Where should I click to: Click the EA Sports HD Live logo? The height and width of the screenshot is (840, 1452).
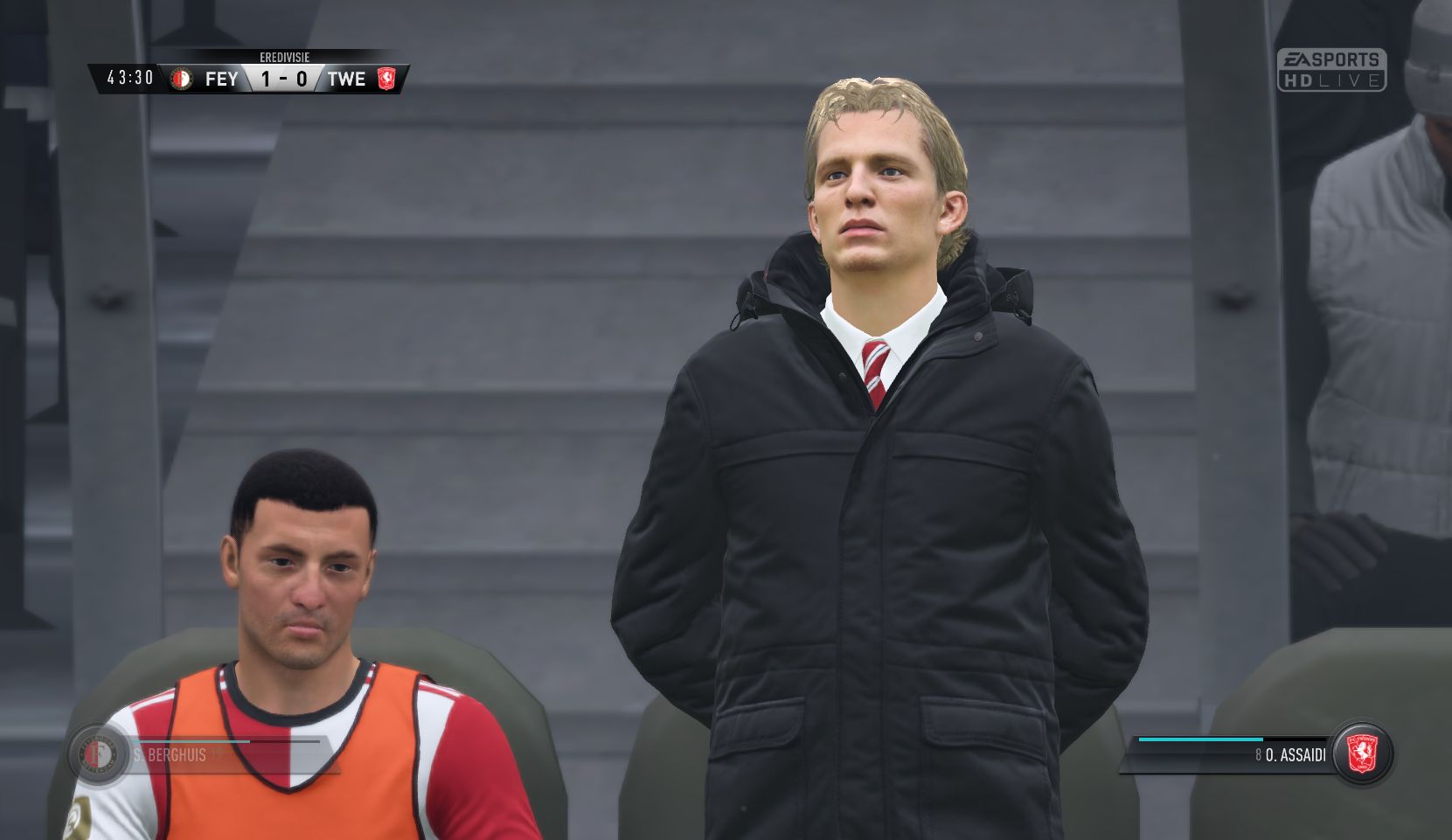(x=1330, y=70)
